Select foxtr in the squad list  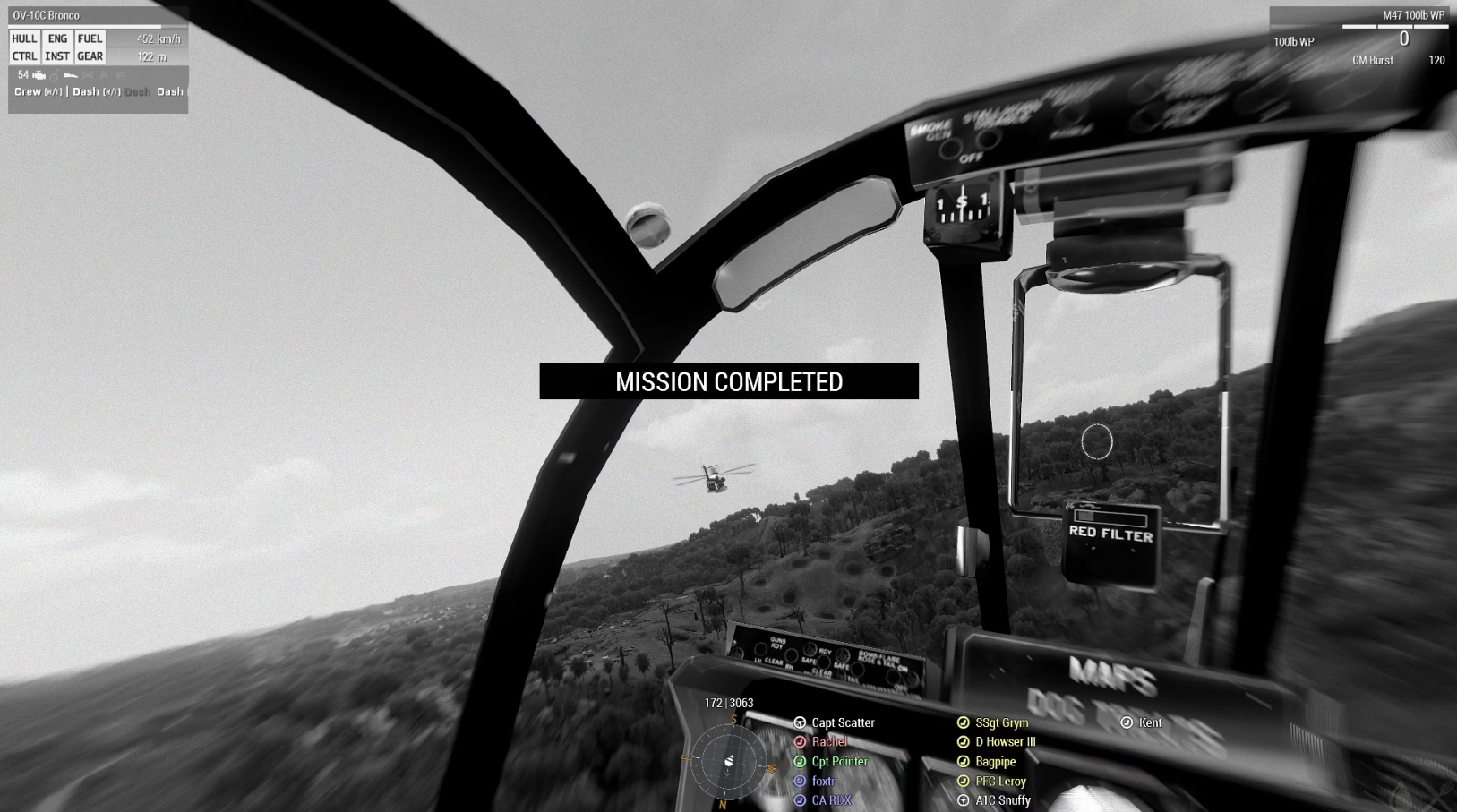(822, 782)
